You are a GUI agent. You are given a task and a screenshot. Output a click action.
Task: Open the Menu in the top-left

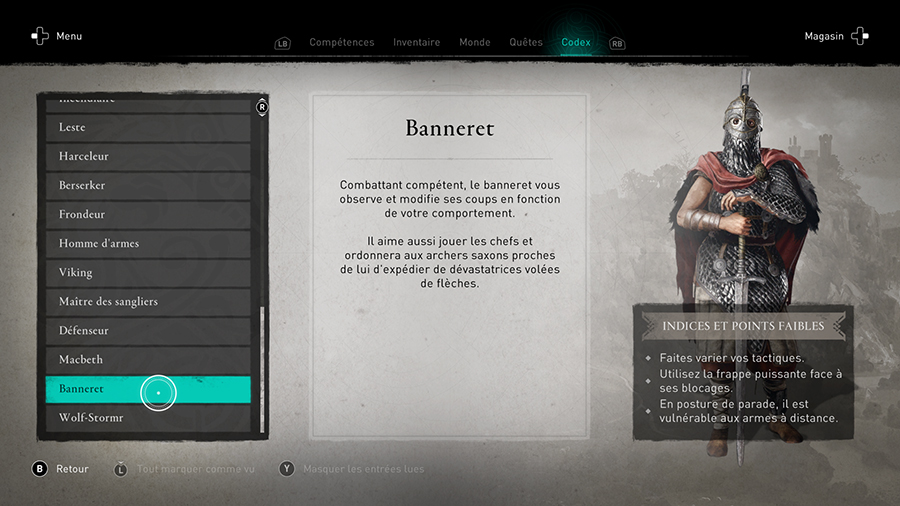[x=56, y=36]
